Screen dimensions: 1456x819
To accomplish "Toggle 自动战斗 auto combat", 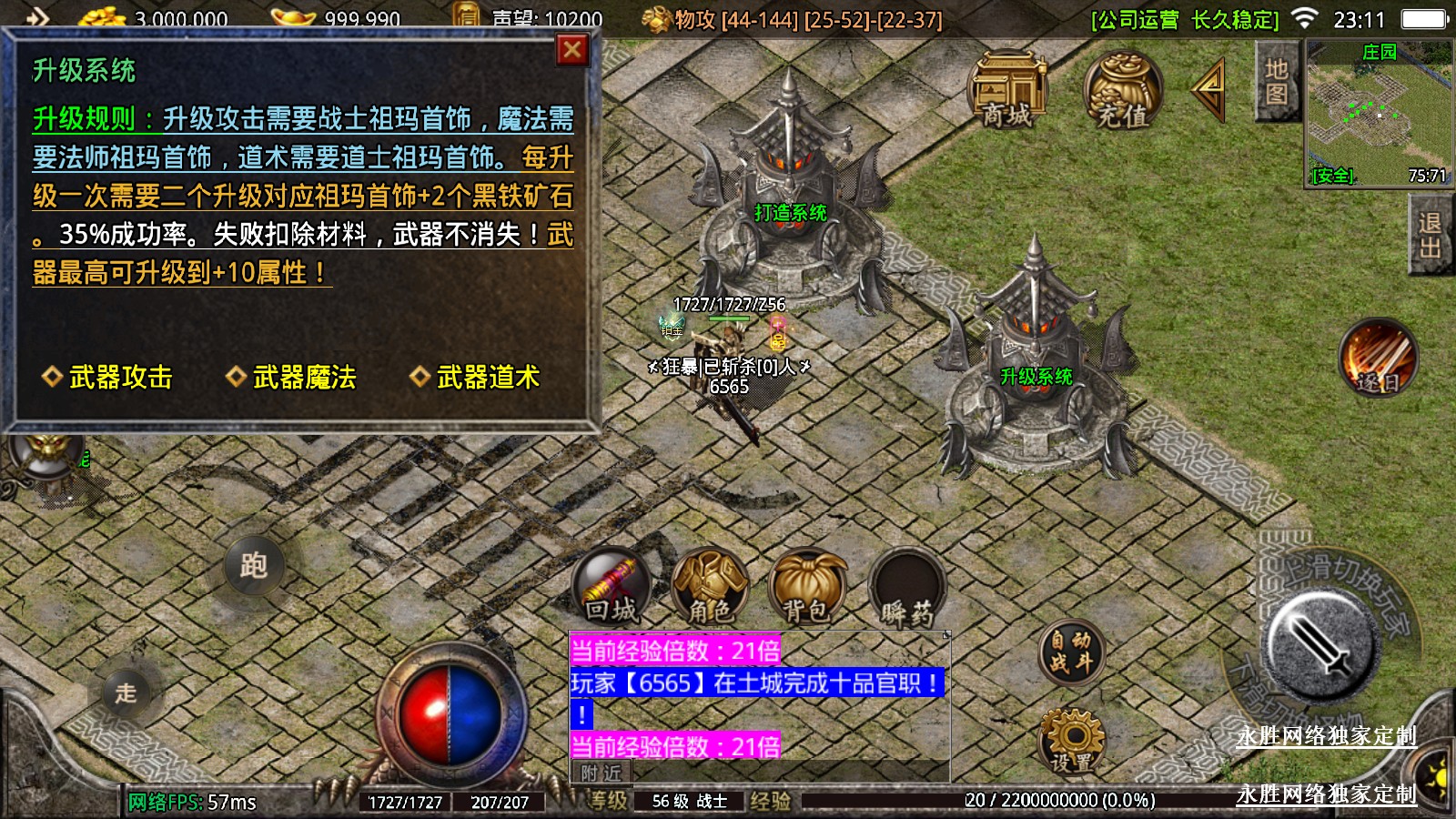I will point(1070,652).
